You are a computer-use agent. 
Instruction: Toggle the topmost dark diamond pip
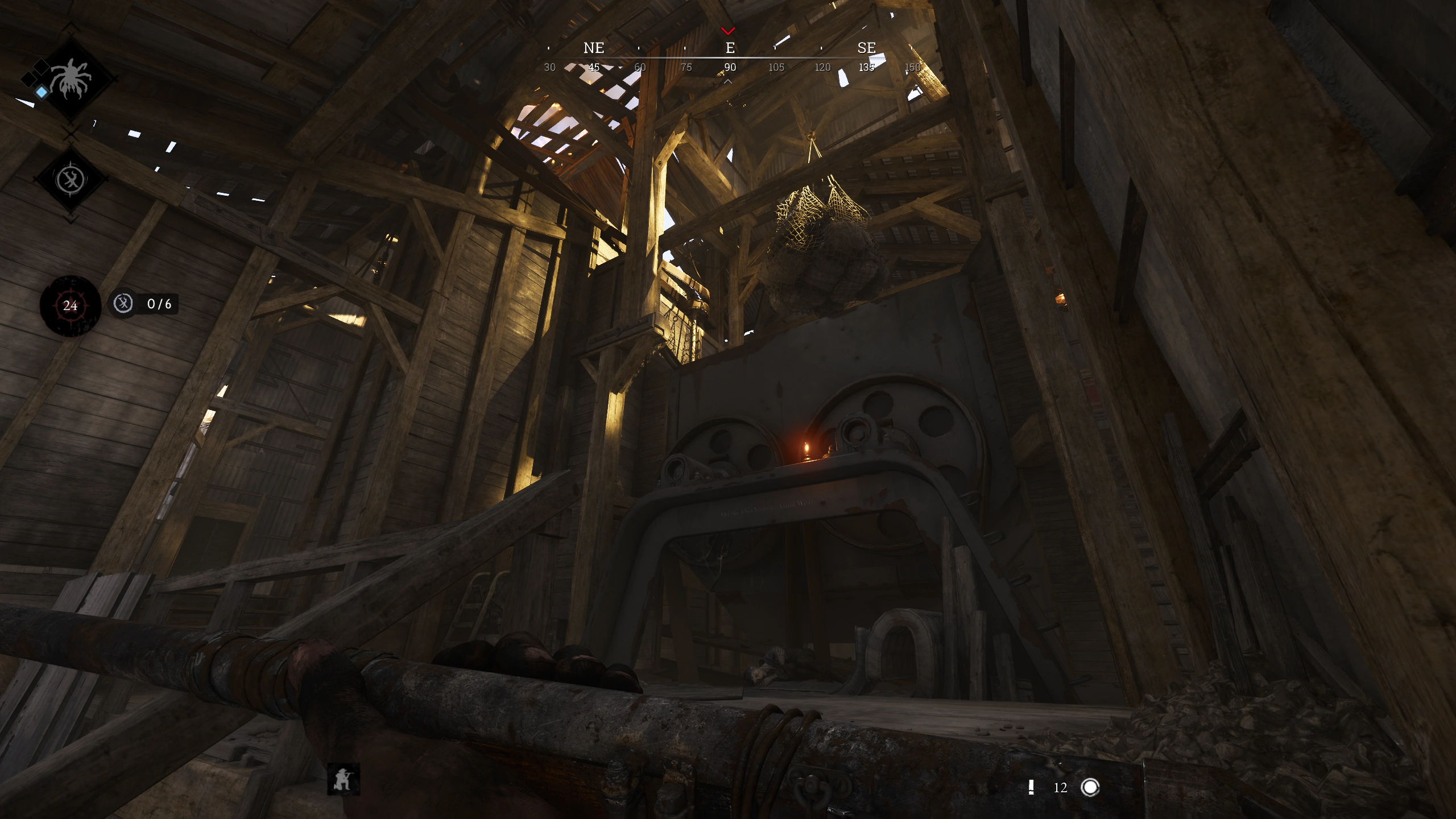point(42,67)
